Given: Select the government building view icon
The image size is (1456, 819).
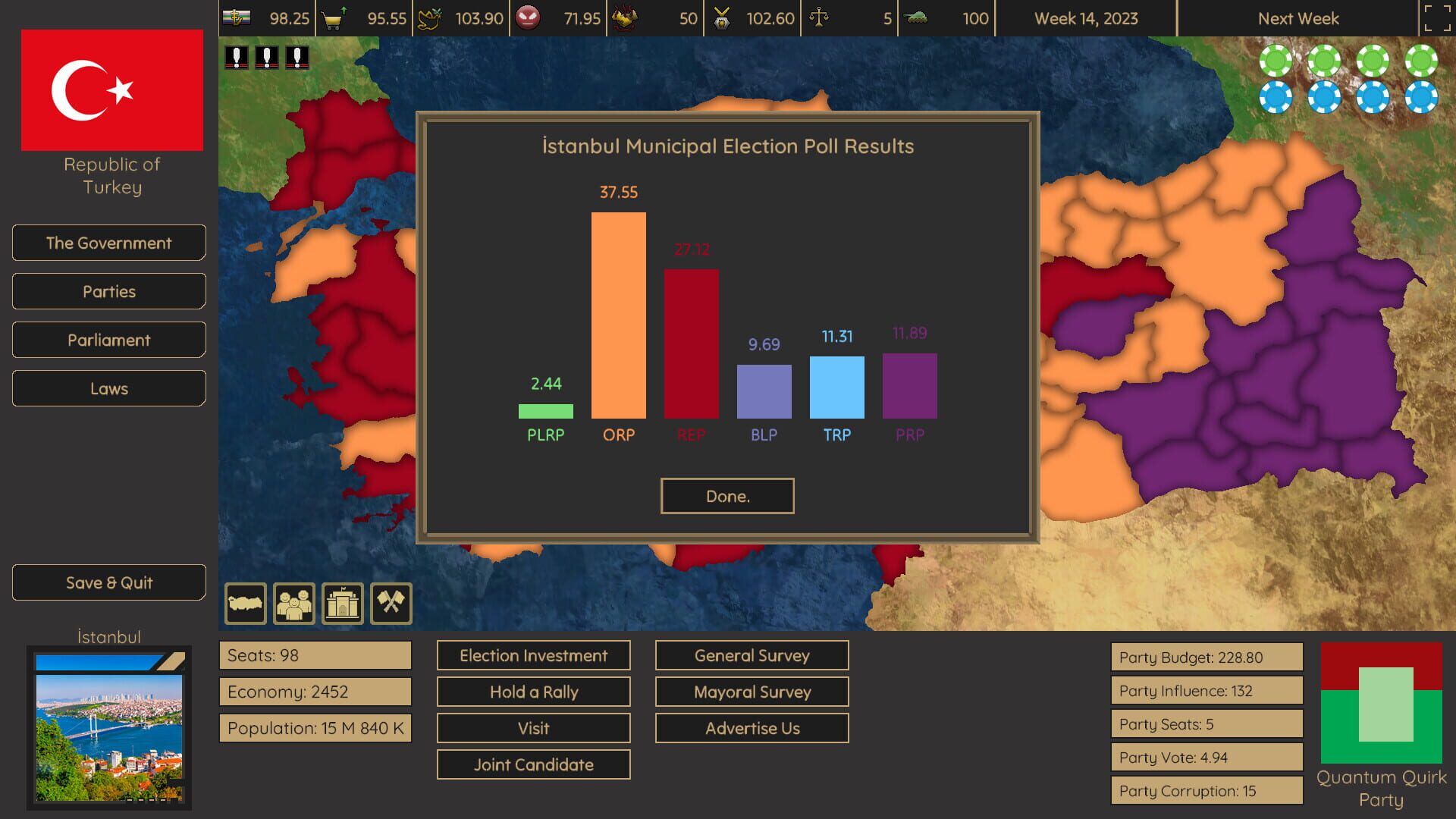Looking at the screenshot, I should 343,602.
